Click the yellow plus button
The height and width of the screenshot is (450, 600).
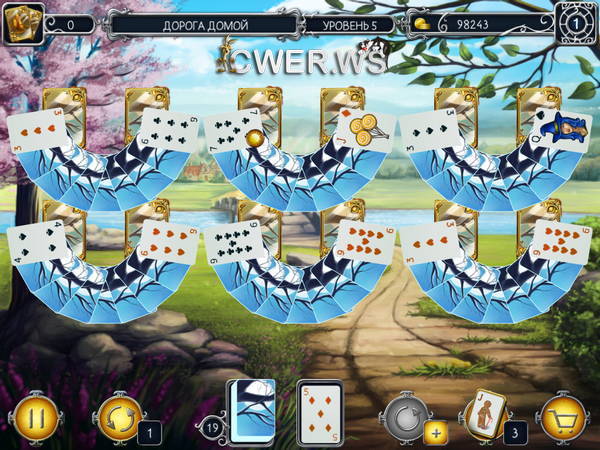435,433
